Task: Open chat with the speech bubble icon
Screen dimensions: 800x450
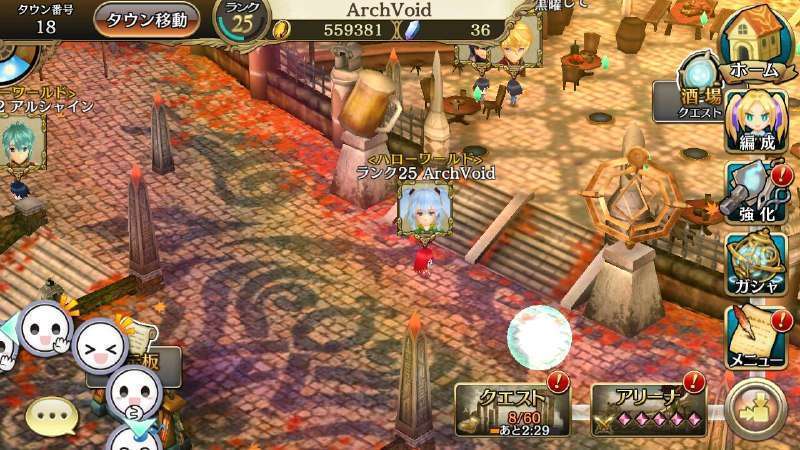Action: coord(50,415)
